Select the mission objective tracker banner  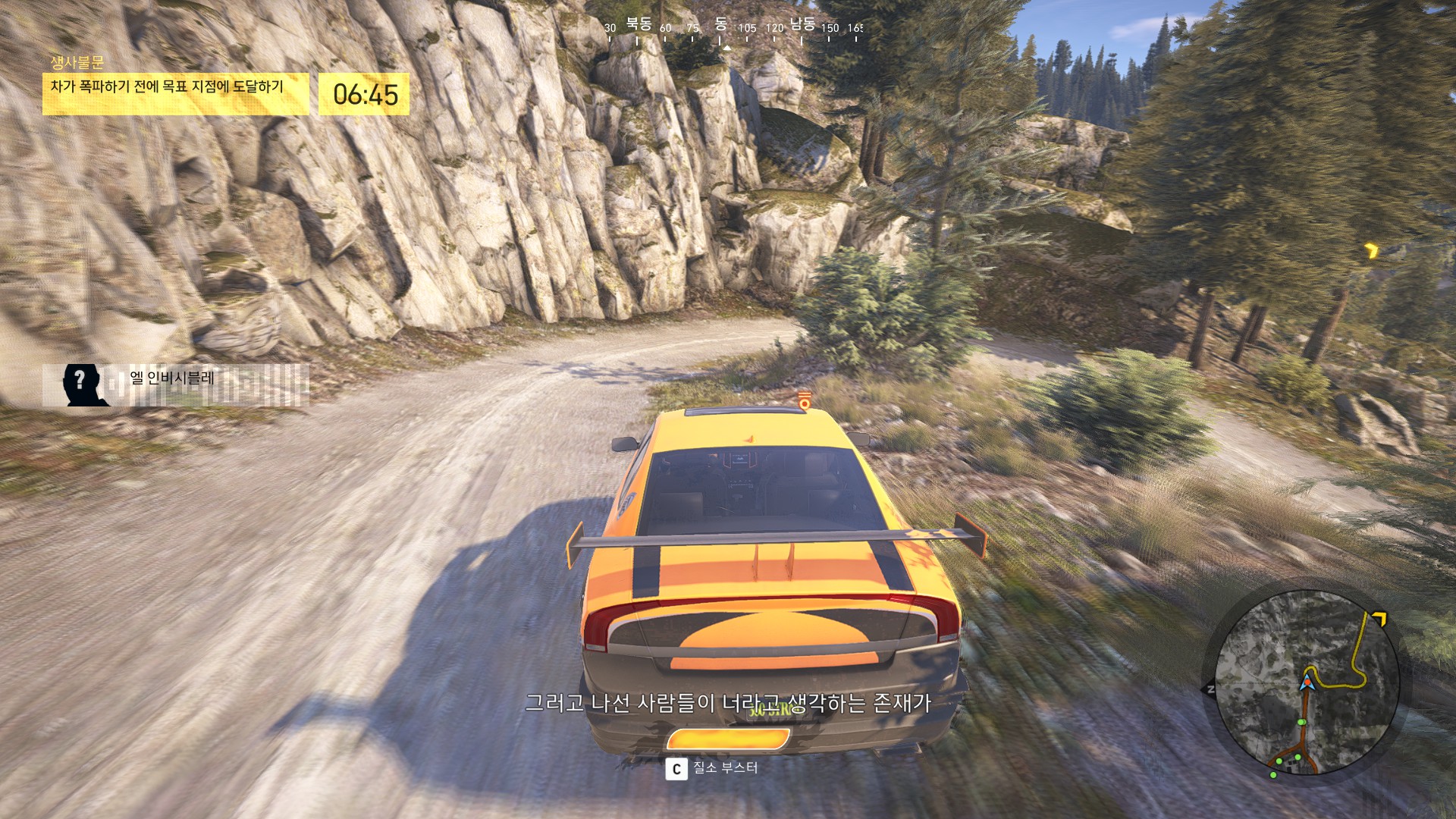[x=175, y=93]
